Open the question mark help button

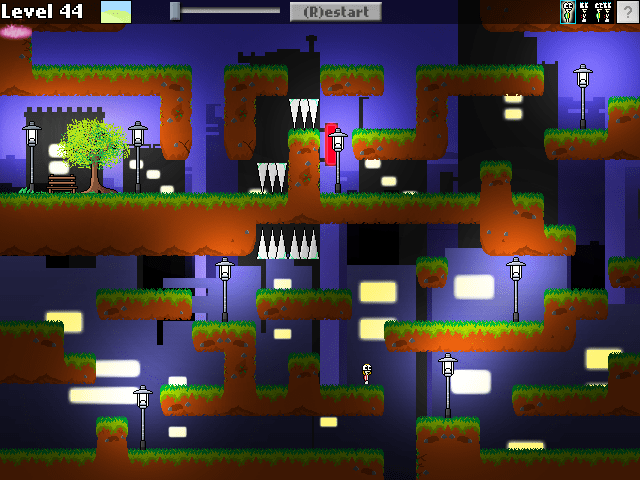(x=628, y=12)
